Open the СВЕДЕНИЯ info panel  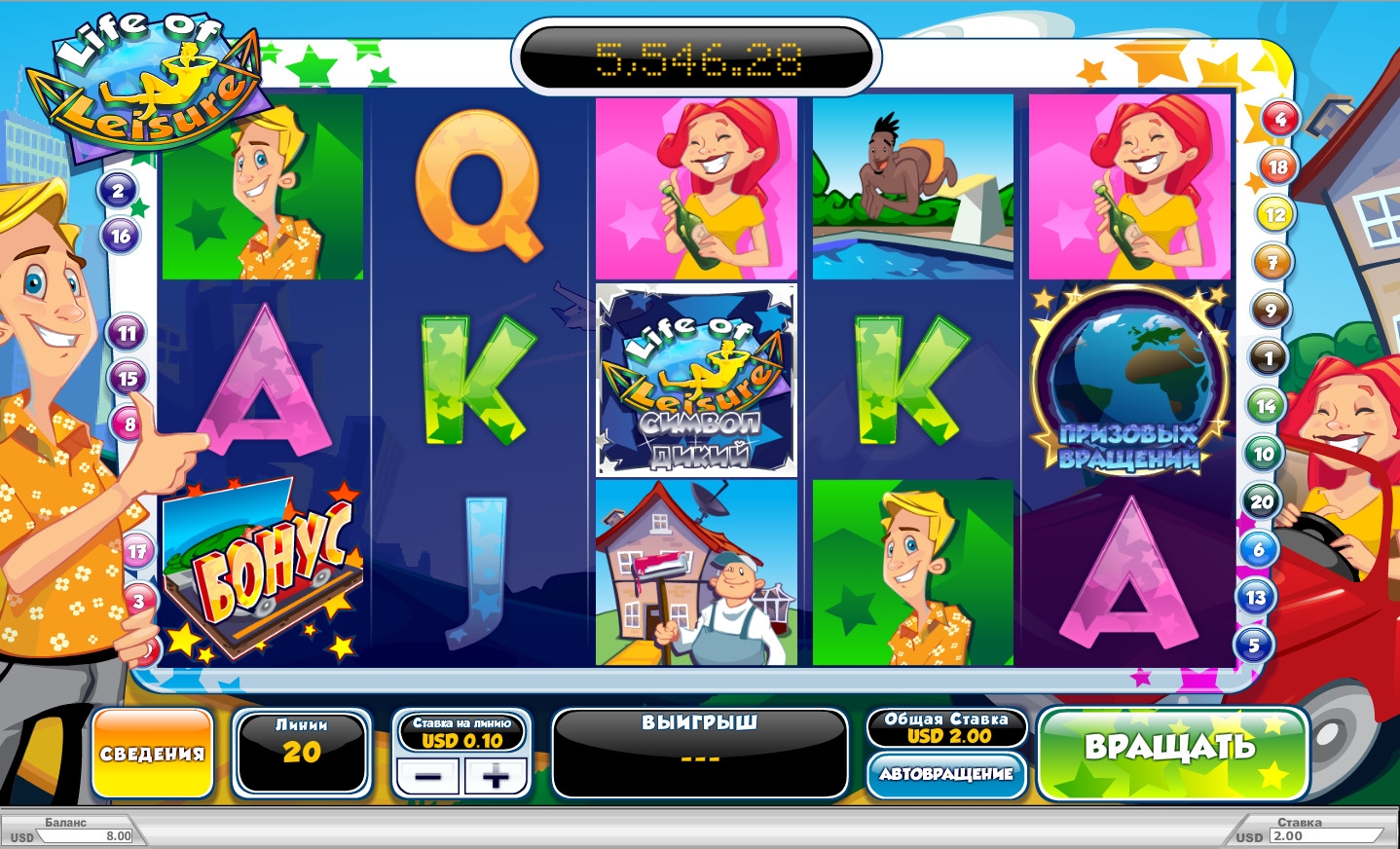(153, 754)
